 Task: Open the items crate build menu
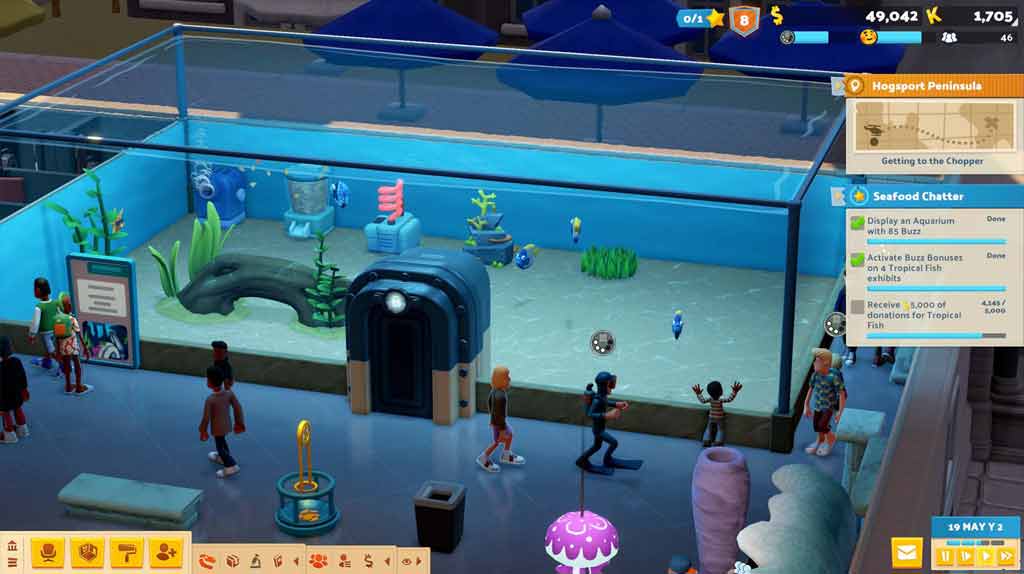[x=88, y=551]
